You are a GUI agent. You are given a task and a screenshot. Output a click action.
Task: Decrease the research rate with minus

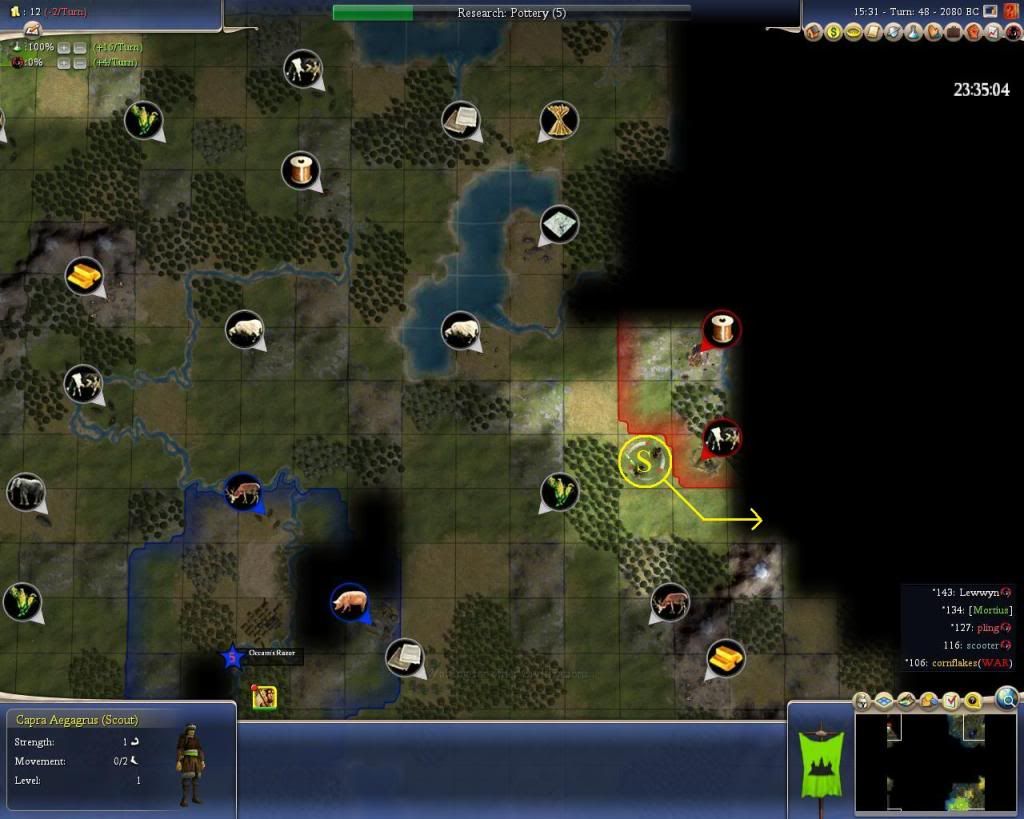point(79,47)
